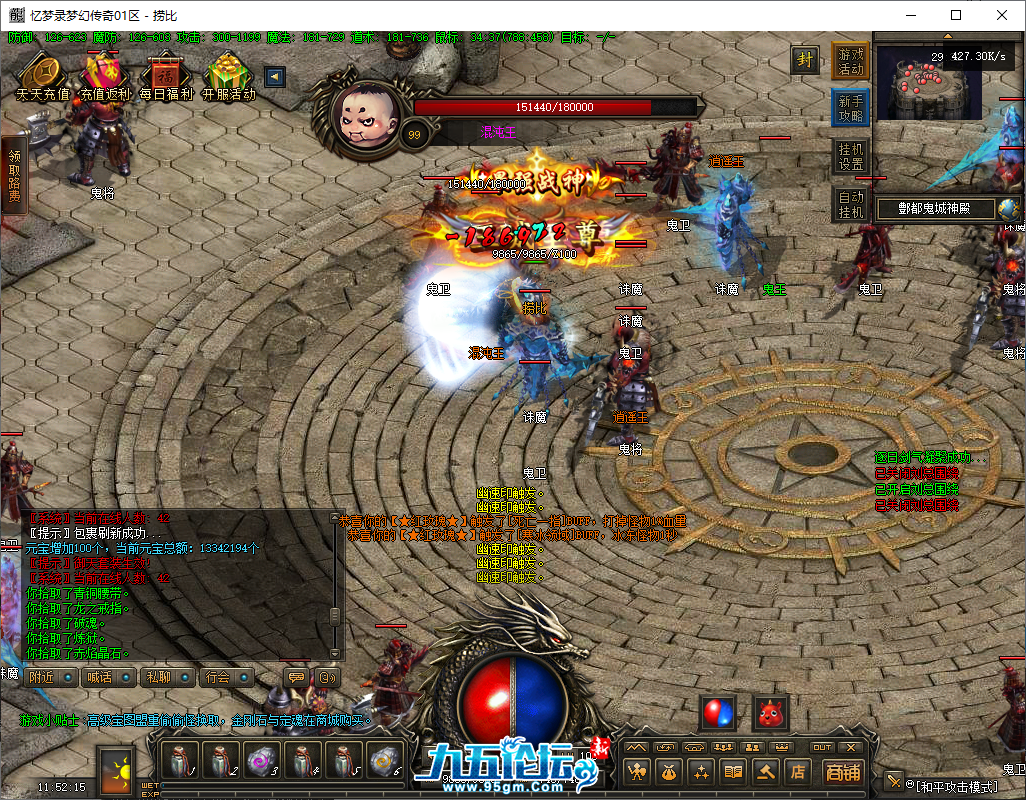
Task: Open the world map globe icon
Action: click(x=1009, y=209)
